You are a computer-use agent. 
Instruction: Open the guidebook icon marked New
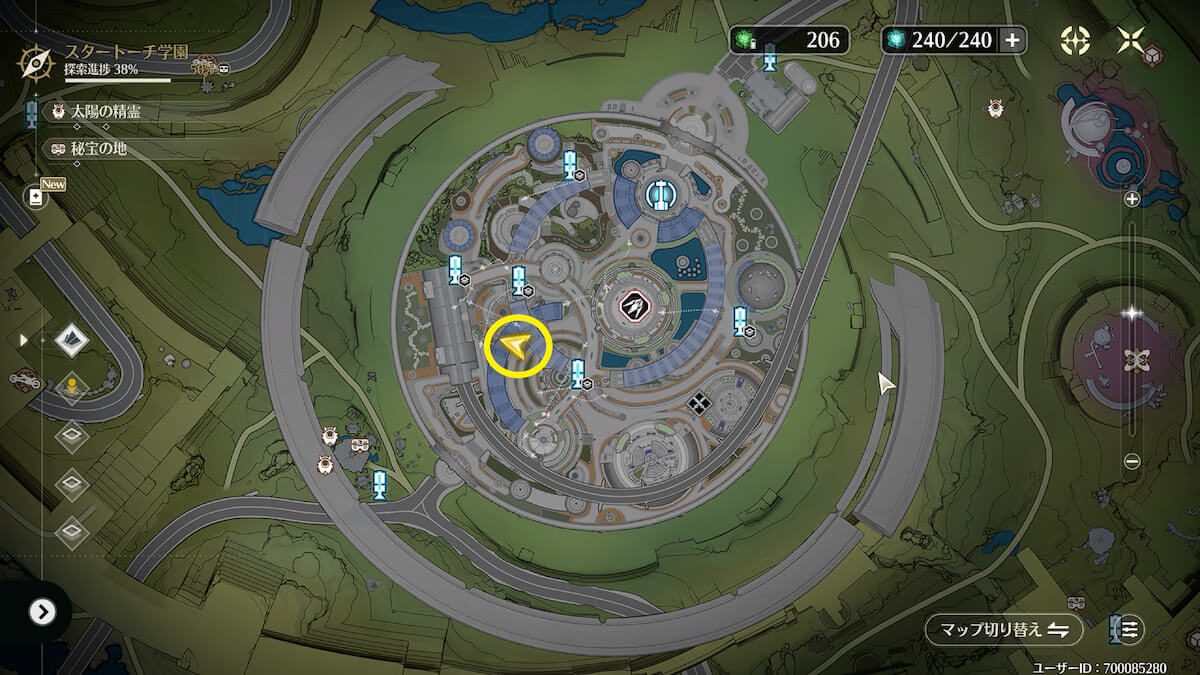click(37, 196)
